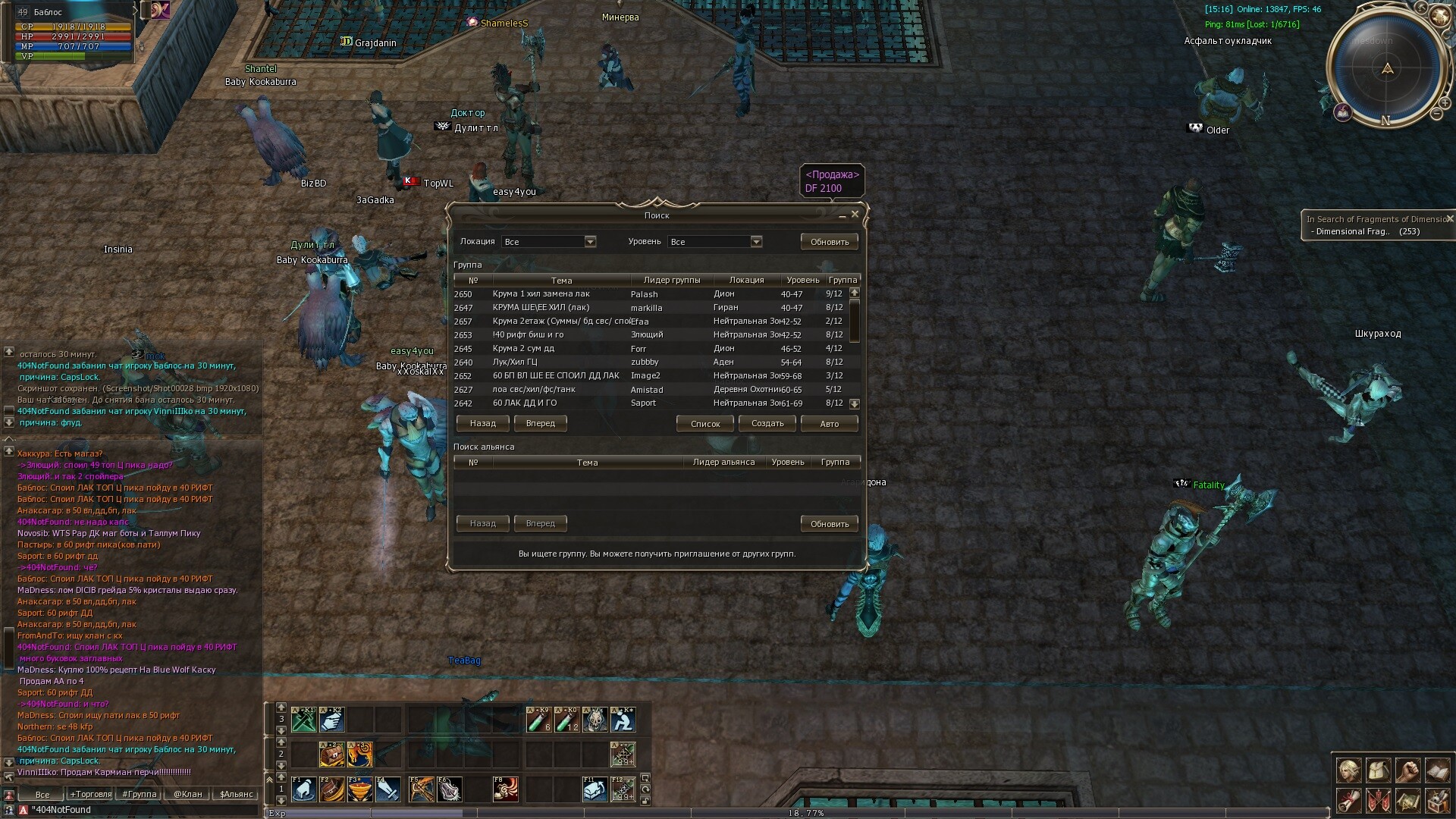1456x819 pixels.
Task: Close the quest tracker panel
Action: 1449,218
